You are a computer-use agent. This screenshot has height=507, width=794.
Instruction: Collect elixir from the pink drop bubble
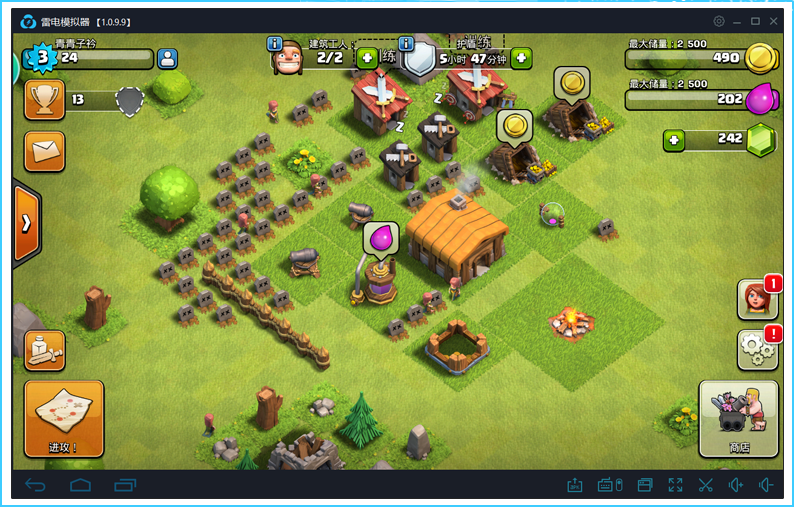(x=381, y=240)
